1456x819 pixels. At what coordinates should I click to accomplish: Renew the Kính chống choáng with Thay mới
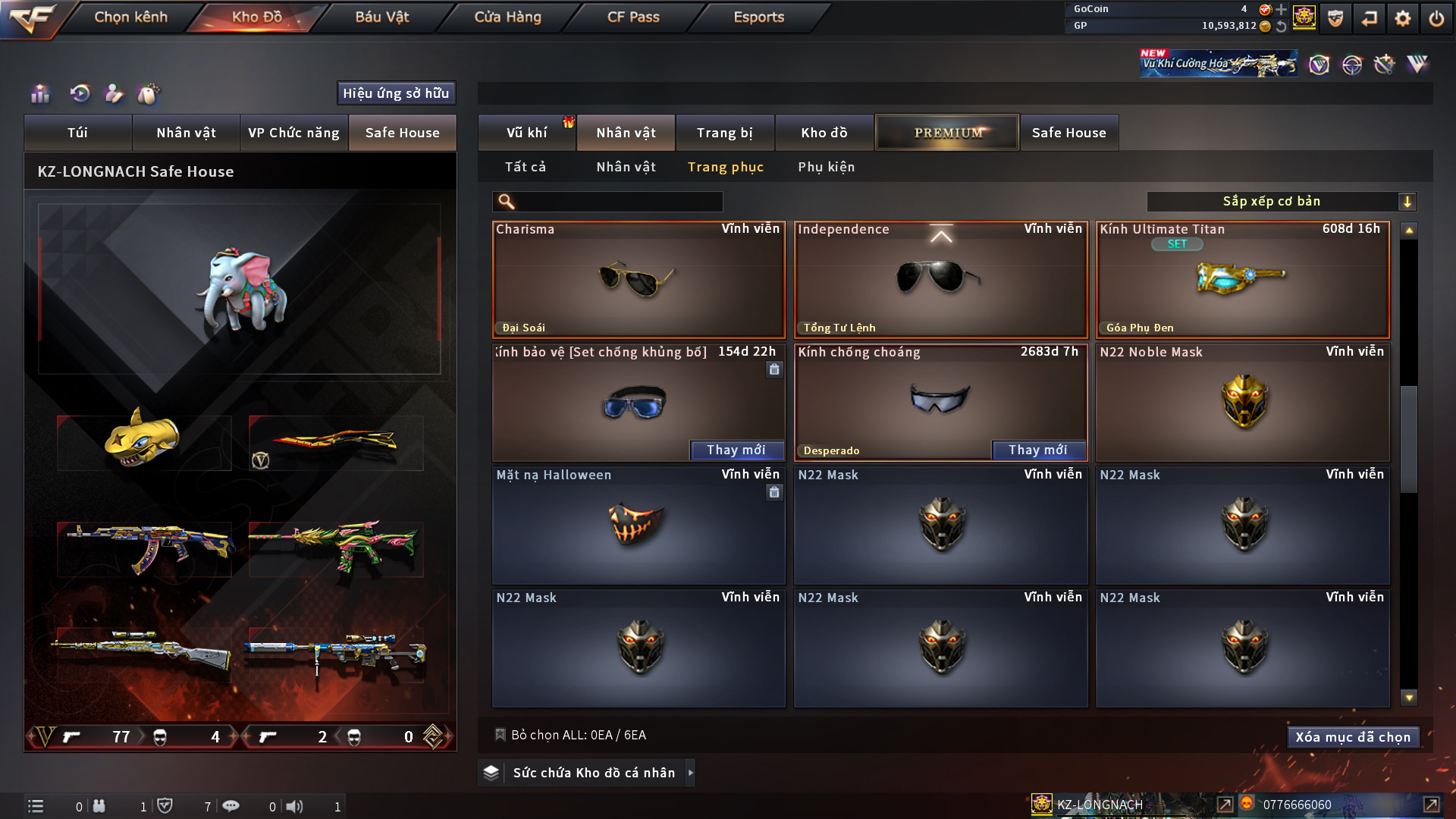(1037, 450)
